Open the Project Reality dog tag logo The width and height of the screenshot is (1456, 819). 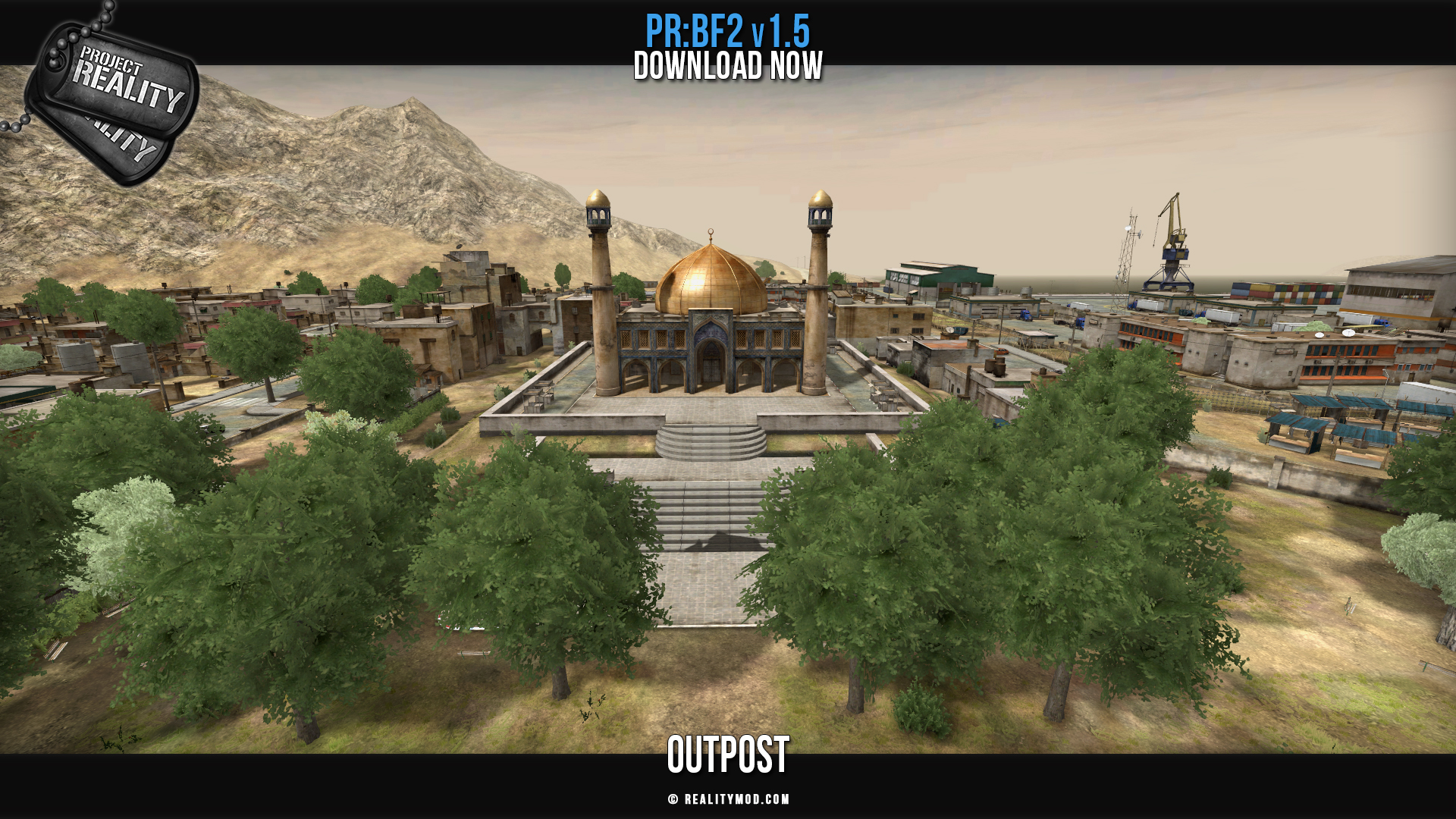click(114, 95)
